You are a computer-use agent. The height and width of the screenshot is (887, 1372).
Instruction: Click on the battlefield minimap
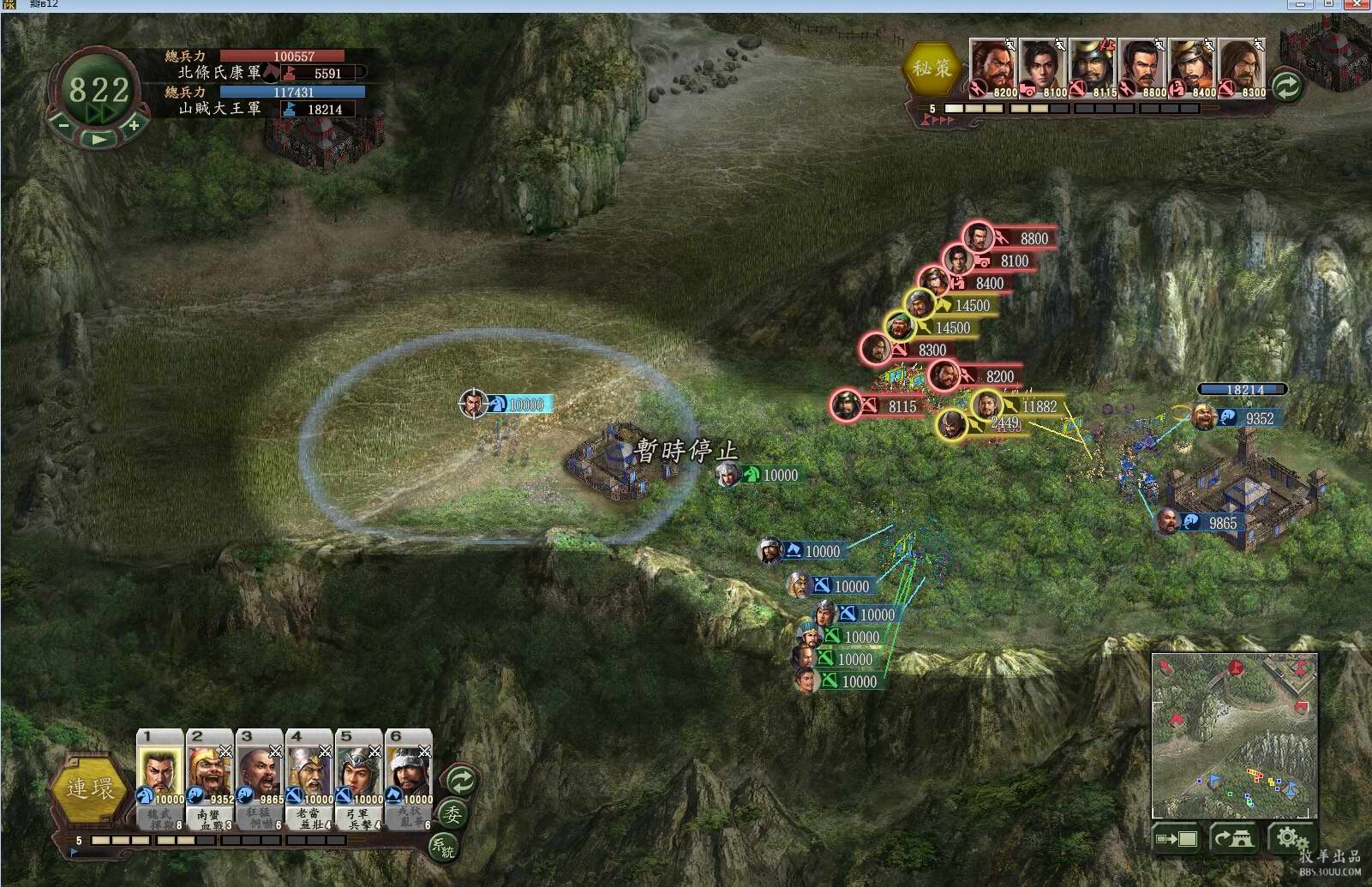click(x=1234, y=735)
